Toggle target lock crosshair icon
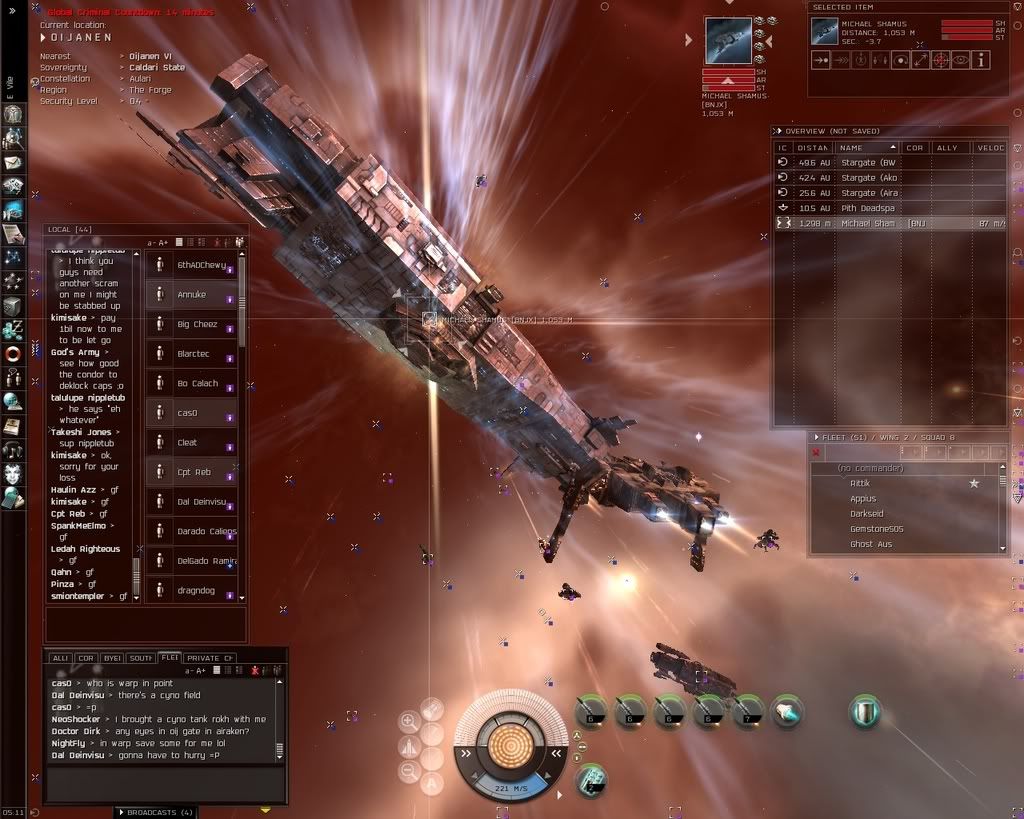 [941, 60]
